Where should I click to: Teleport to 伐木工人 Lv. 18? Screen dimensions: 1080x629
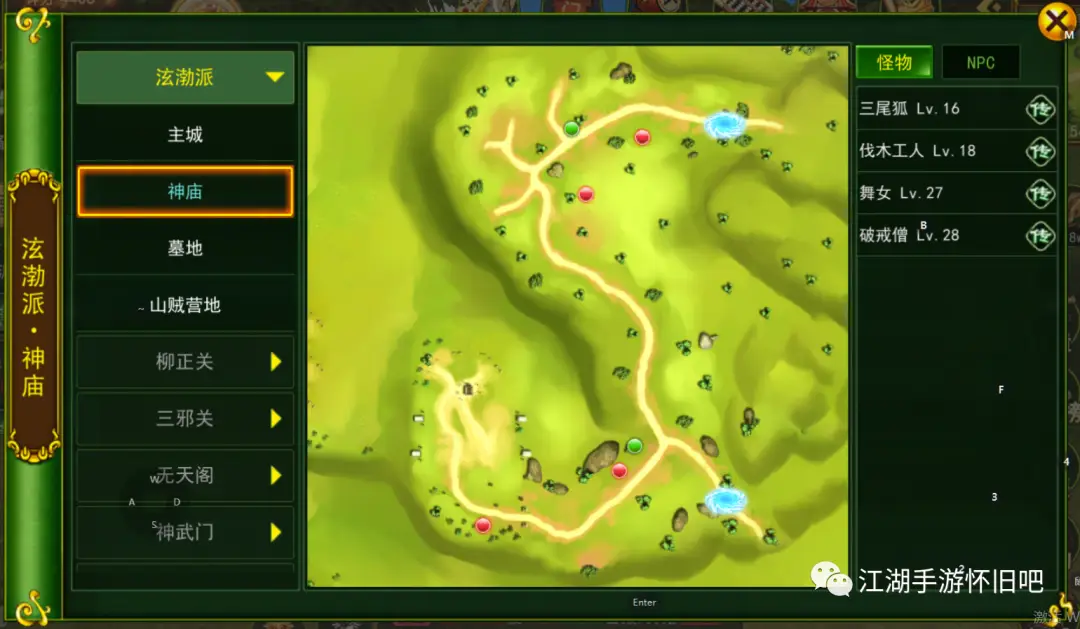[1040, 151]
